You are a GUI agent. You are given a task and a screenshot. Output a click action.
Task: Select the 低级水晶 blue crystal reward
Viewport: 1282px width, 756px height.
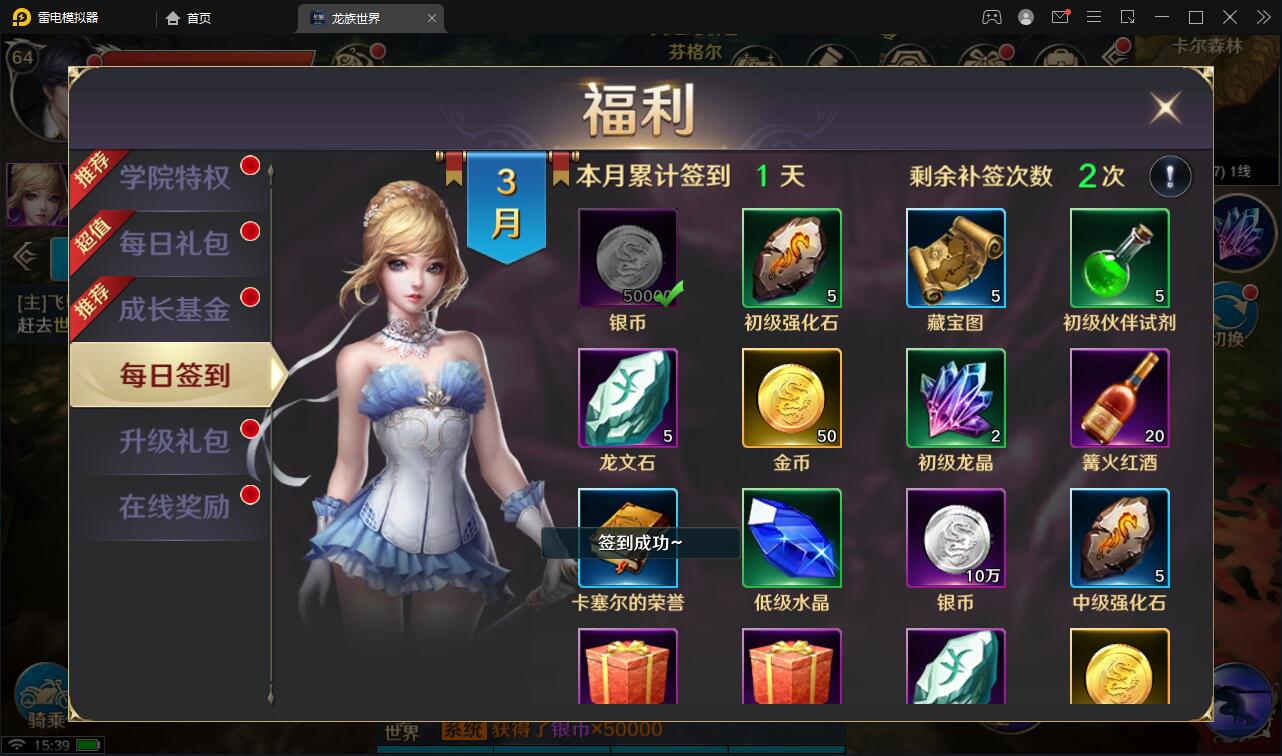(791, 538)
